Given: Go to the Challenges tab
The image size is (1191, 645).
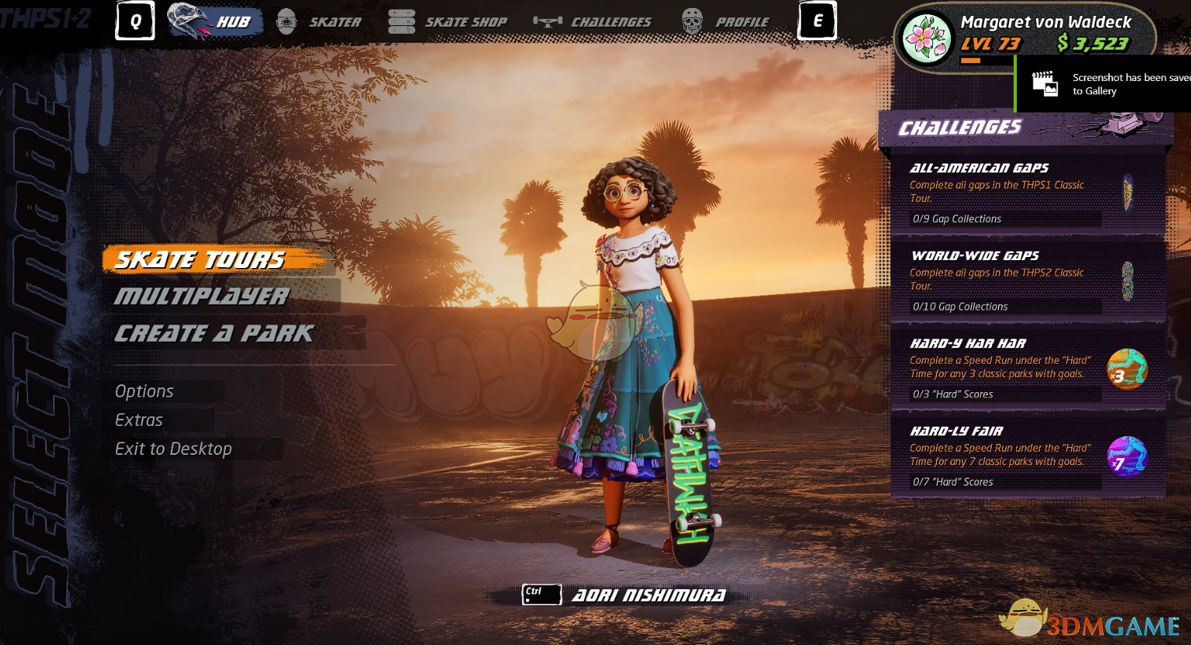Looking at the screenshot, I should 593,21.
